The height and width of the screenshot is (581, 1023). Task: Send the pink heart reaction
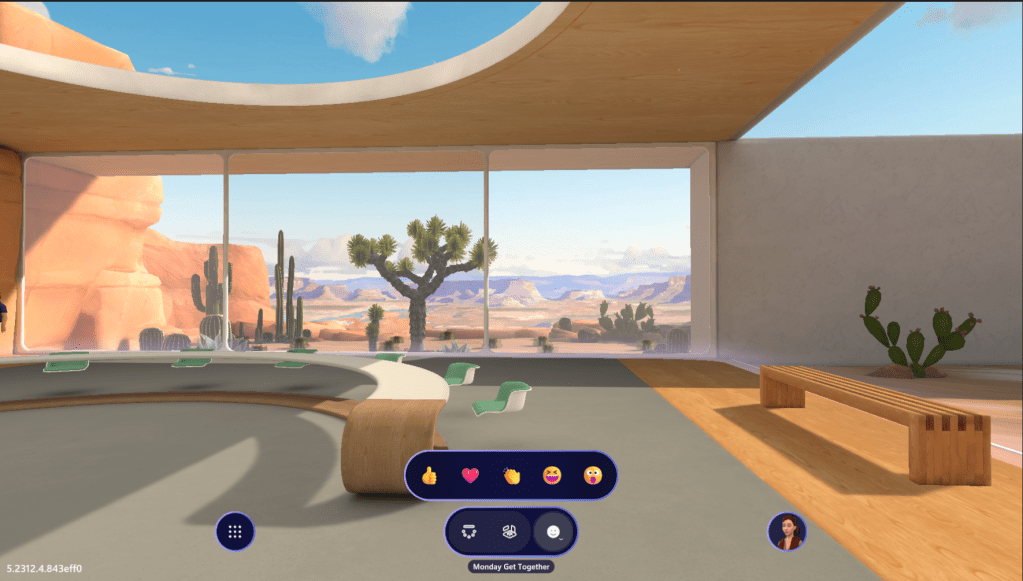point(470,475)
